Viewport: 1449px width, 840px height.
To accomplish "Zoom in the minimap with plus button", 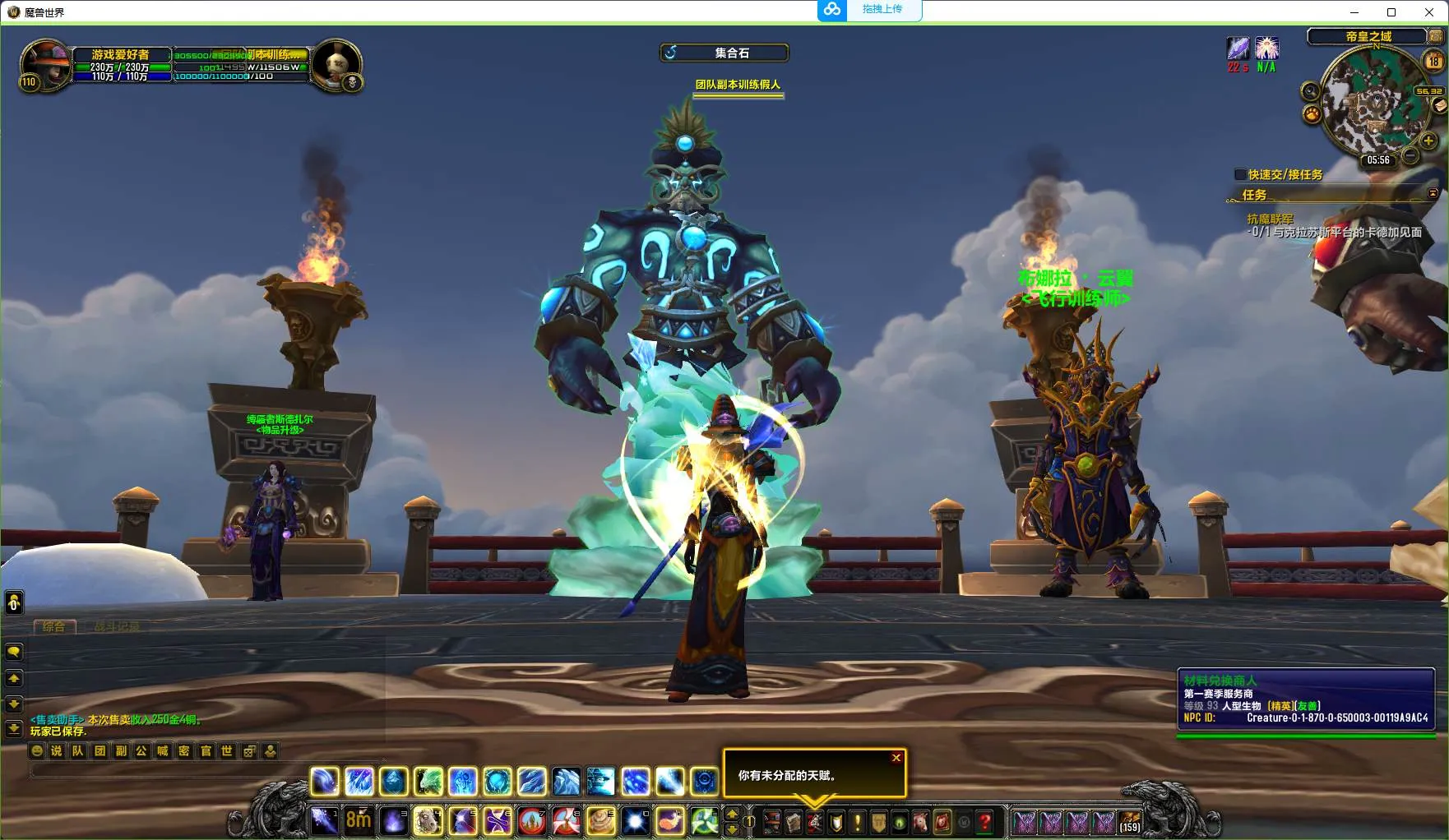I will (1428, 141).
